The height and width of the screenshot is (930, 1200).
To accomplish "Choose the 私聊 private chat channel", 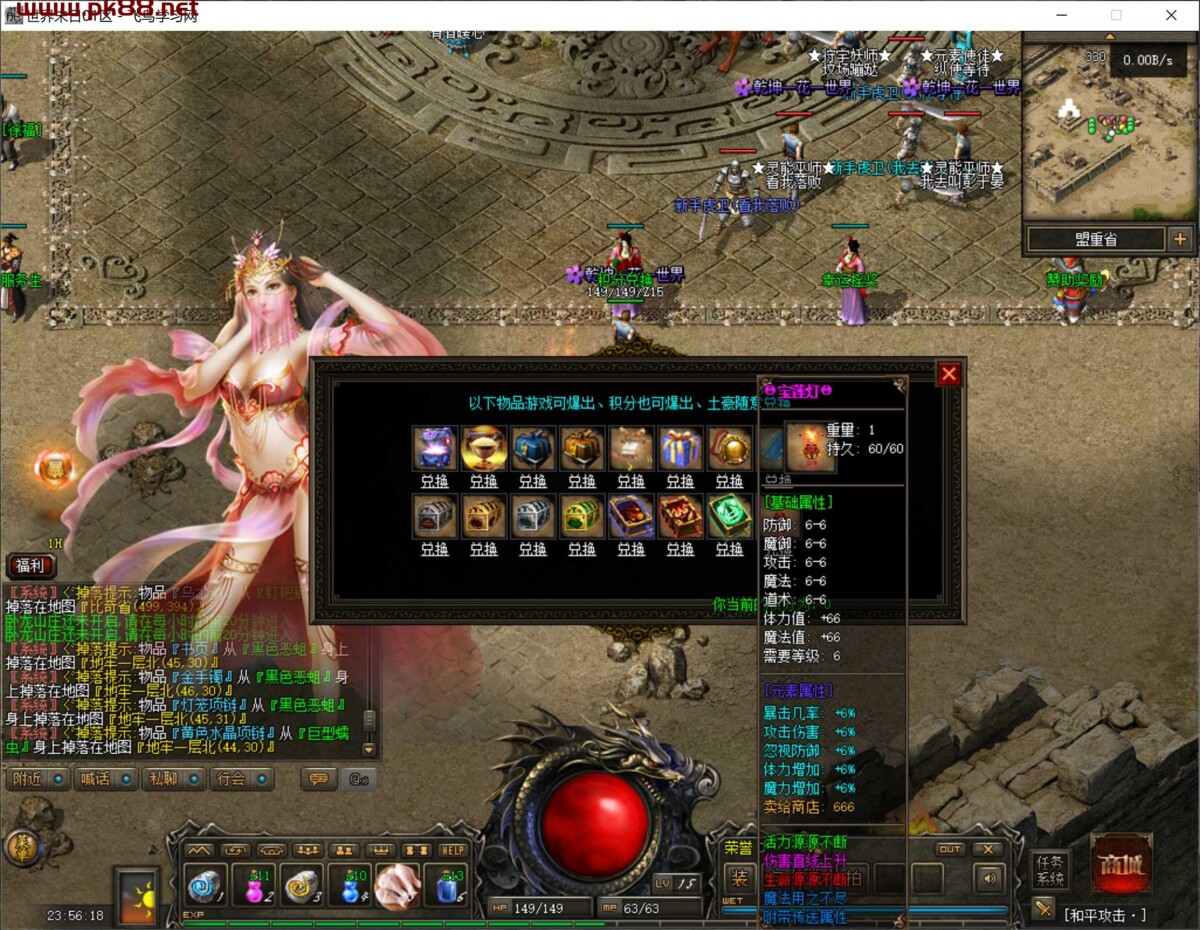I will click(x=173, y=778).
